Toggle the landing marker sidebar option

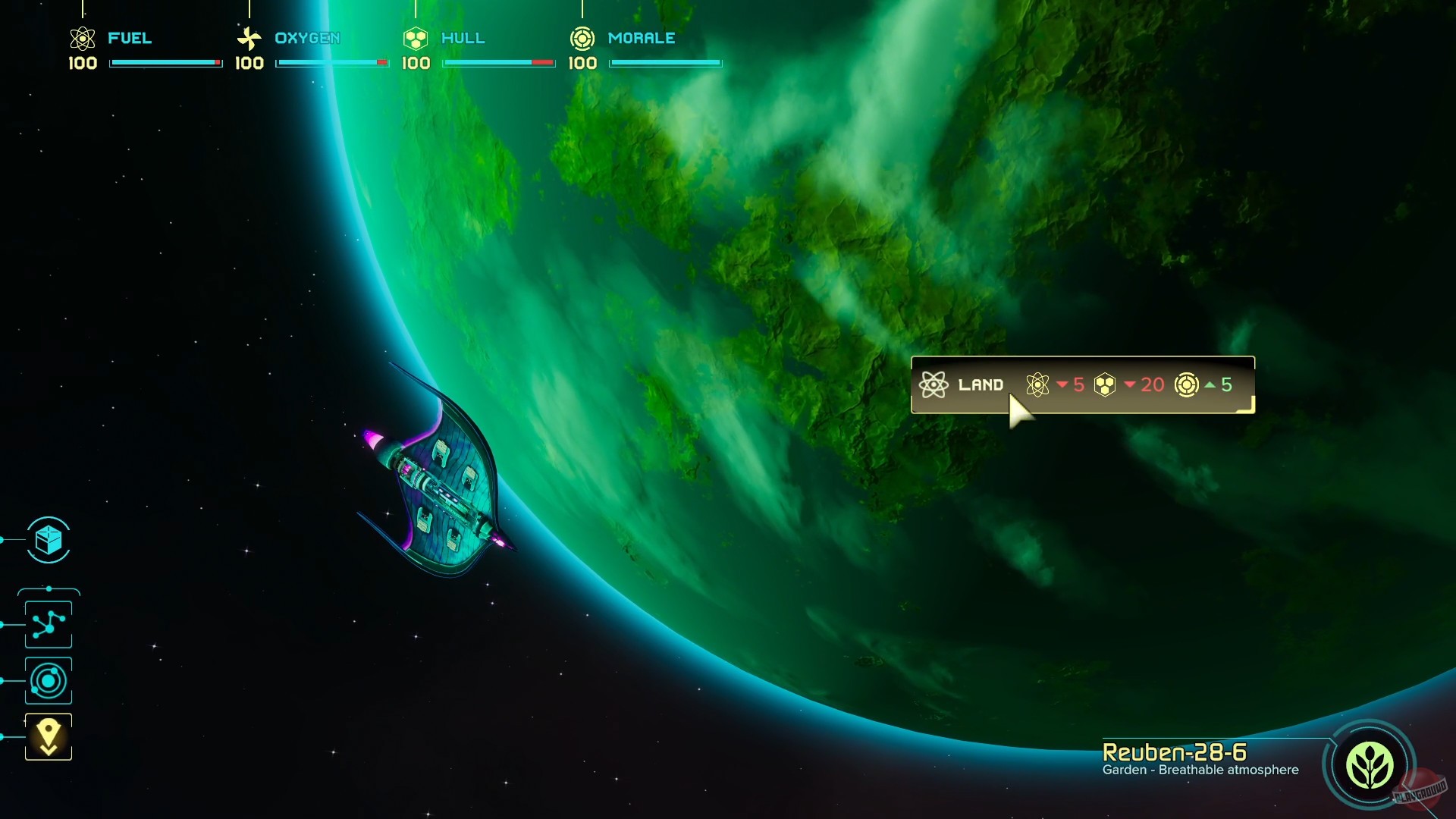coord(48,730)
